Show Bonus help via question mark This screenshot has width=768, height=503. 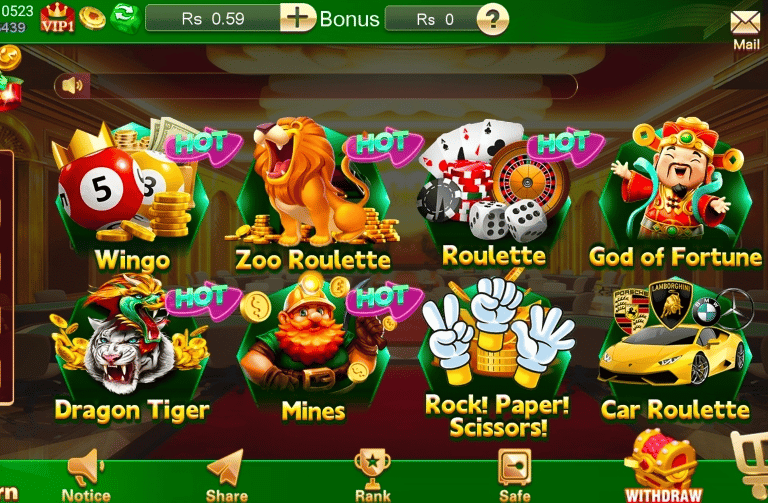pos(492,18)
